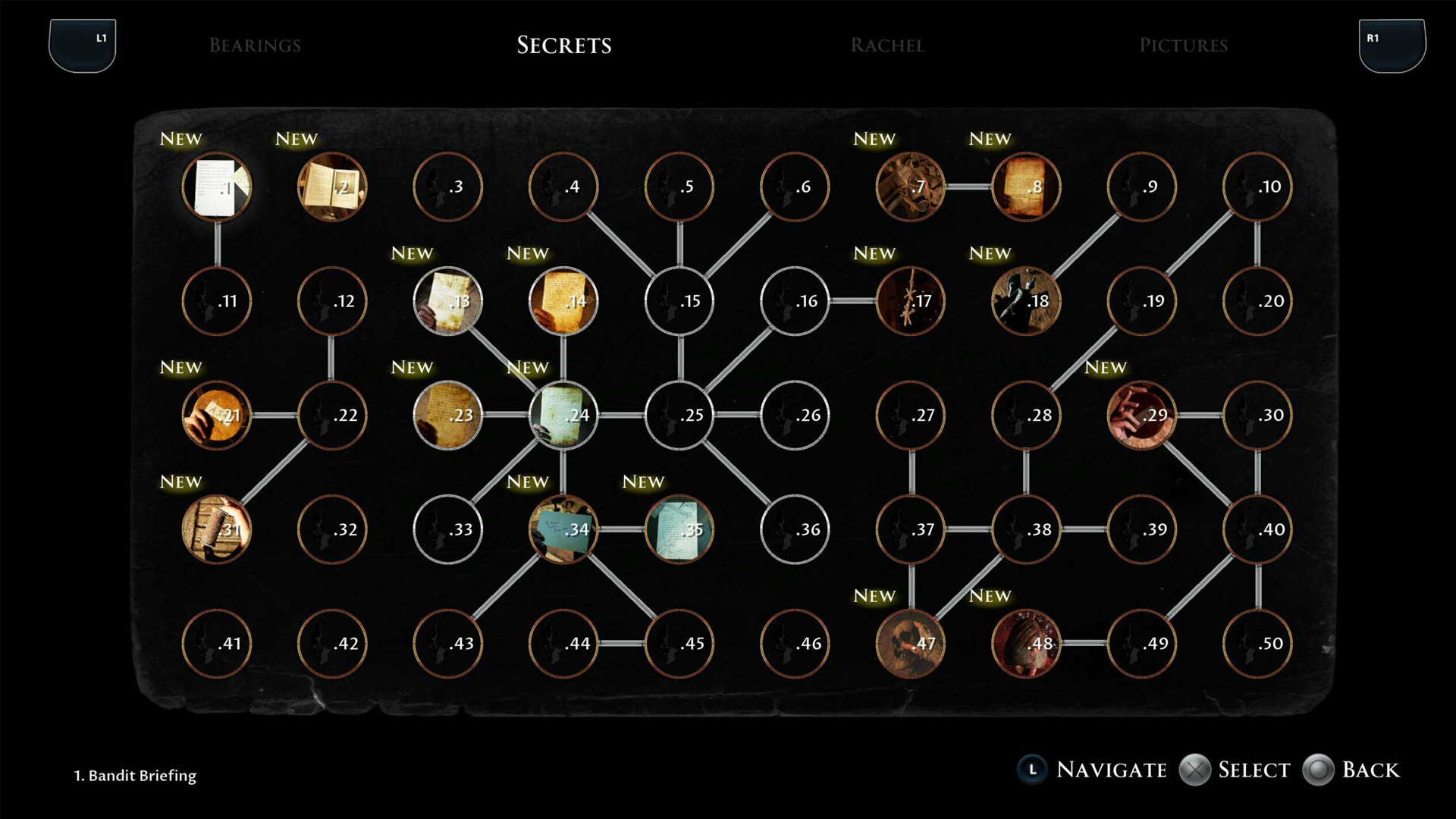The image size is (1456, 819).
Task: Choose secret 34 blue note on table
Action: pos(563,529)
